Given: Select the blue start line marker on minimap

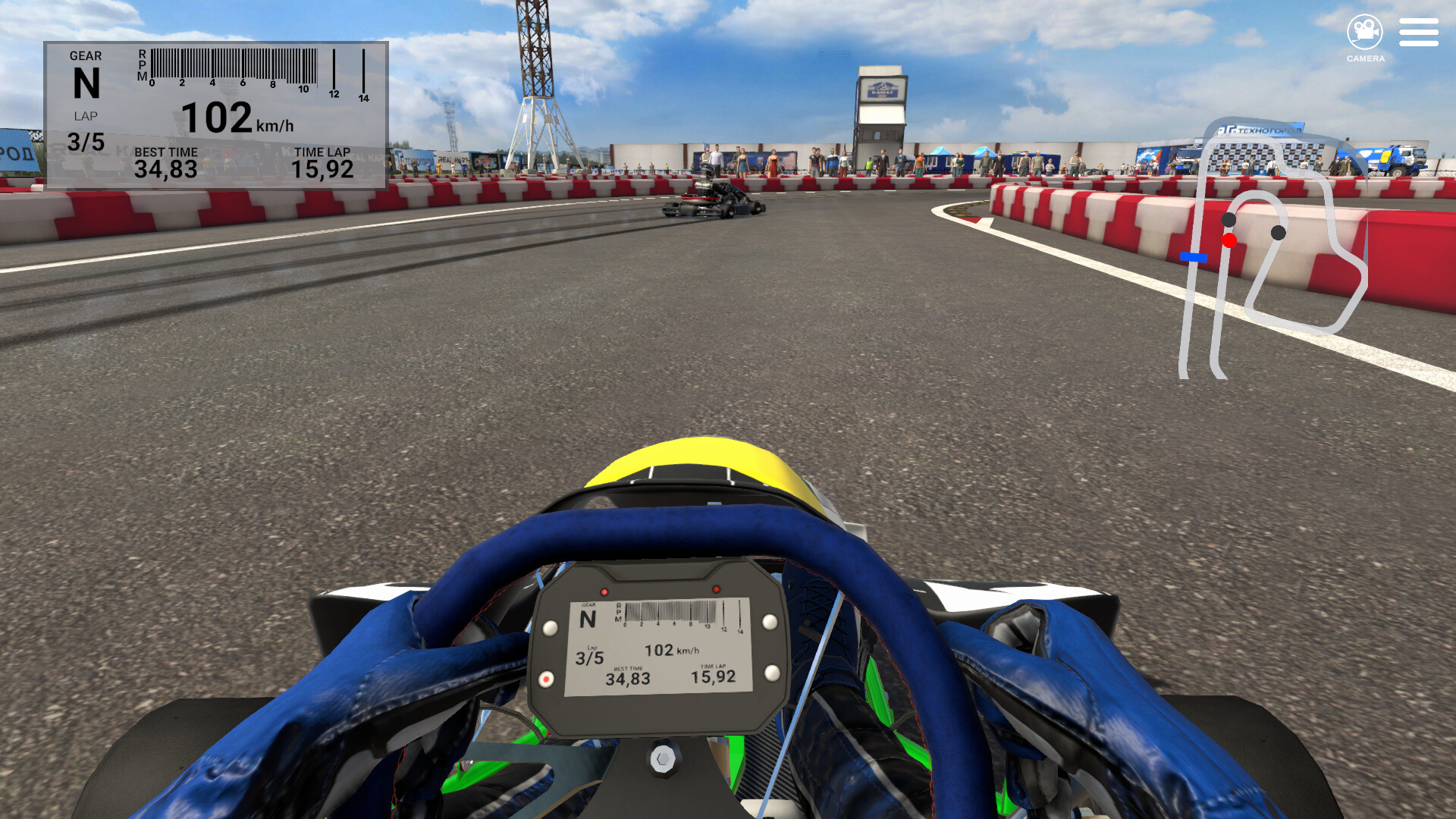Looking at the screenshot, I should point(1194,258).
